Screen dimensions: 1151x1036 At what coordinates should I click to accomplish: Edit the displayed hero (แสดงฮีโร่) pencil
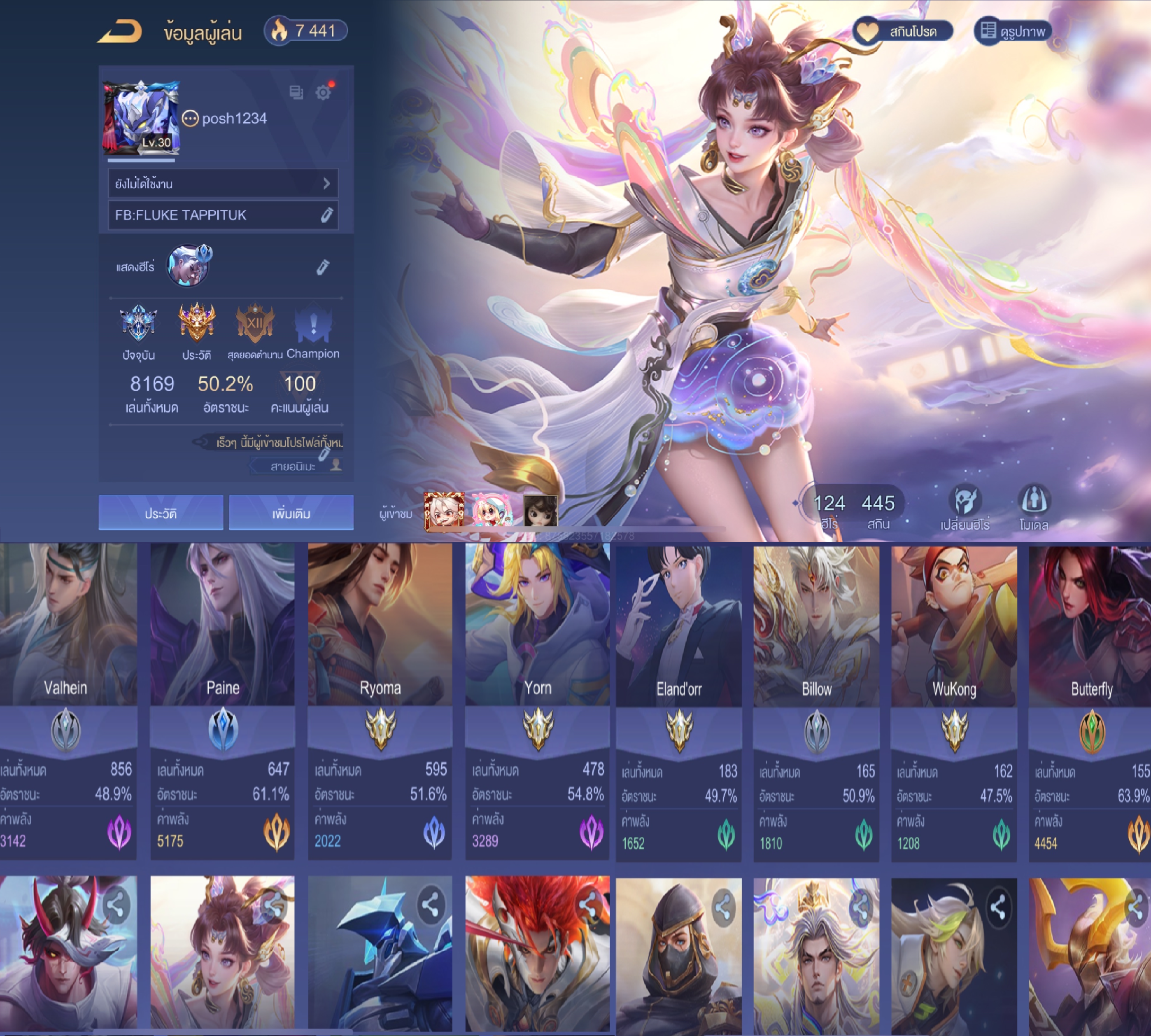(x=323, y=267)
